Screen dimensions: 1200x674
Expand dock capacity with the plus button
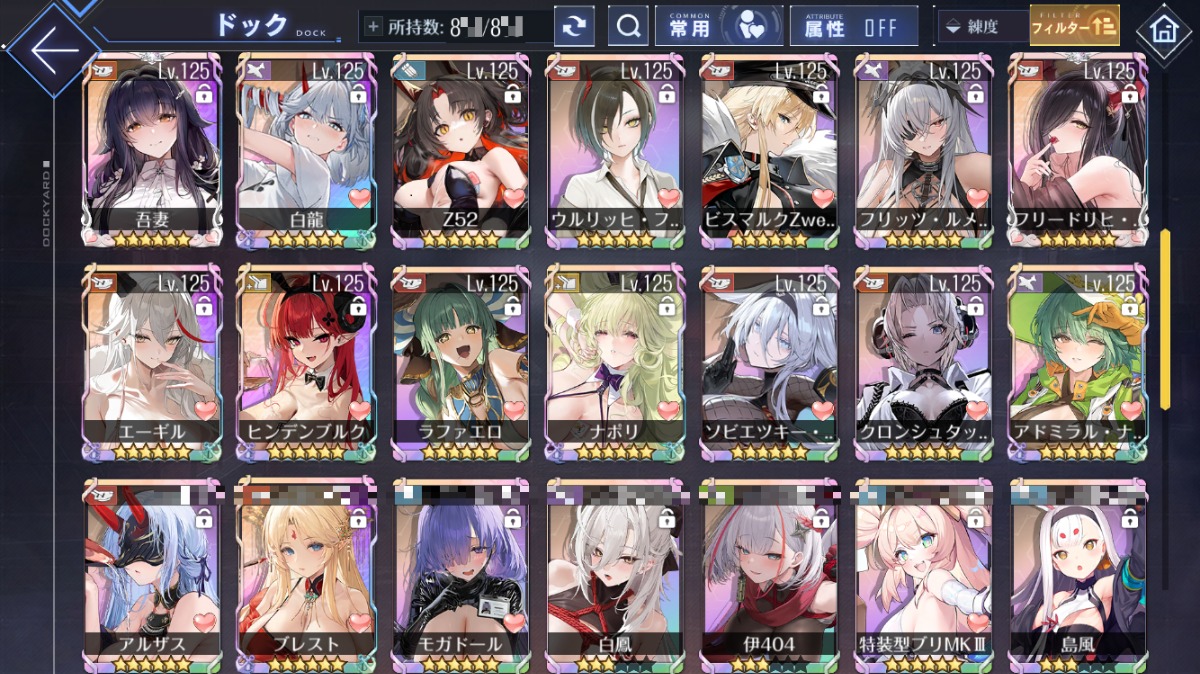[374, 27]
